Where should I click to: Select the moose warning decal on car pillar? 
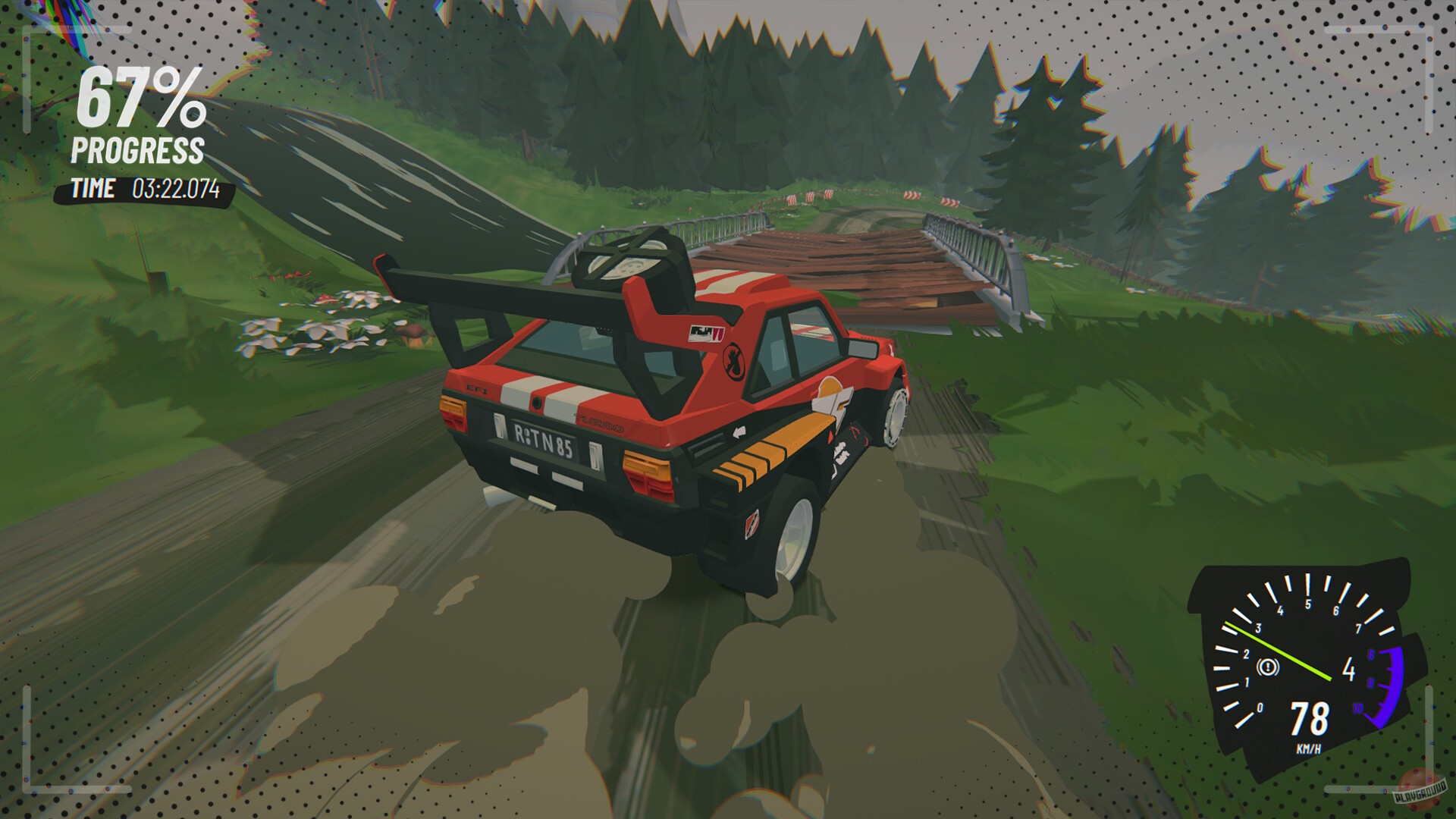(x=733, y=361)
